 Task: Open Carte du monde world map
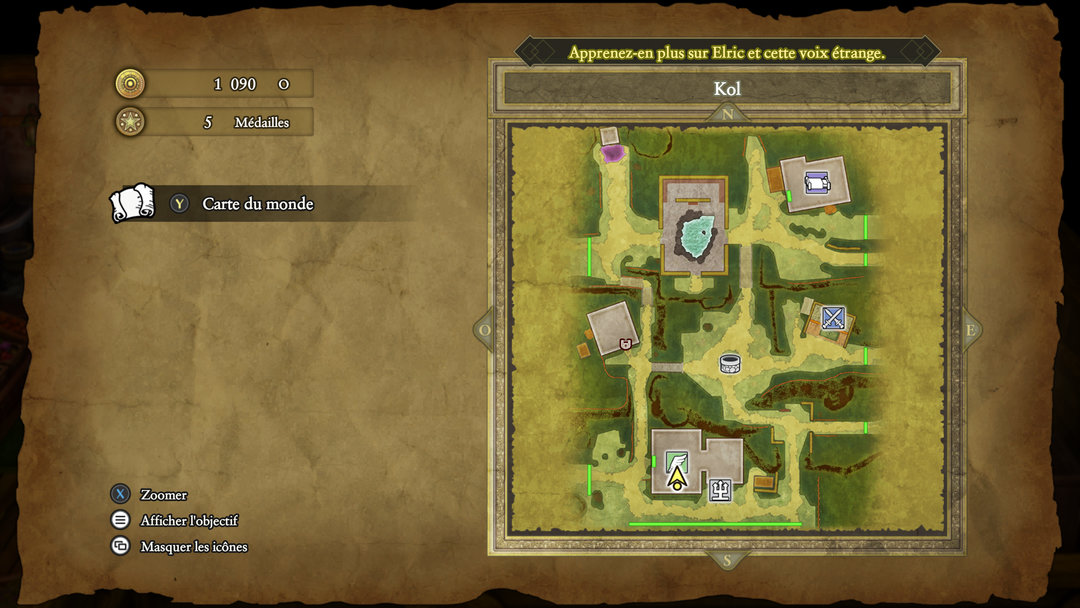point(257,204)
